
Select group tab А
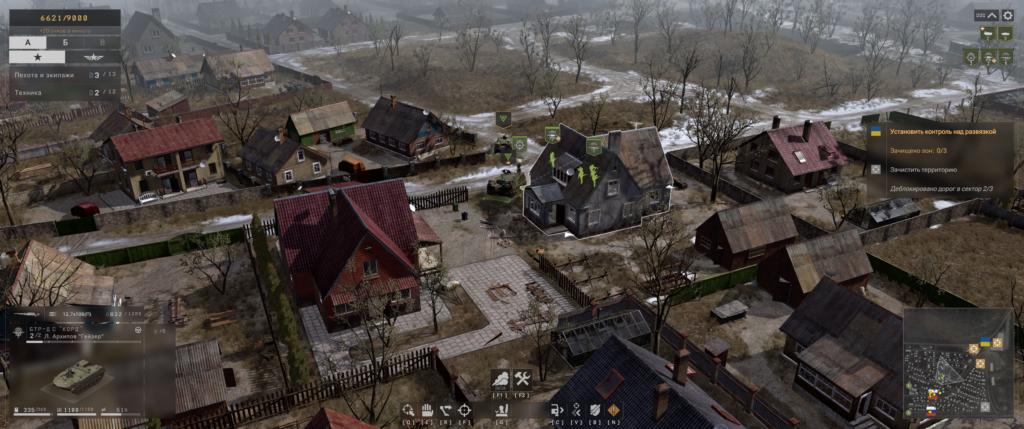(x=27, y=43)
